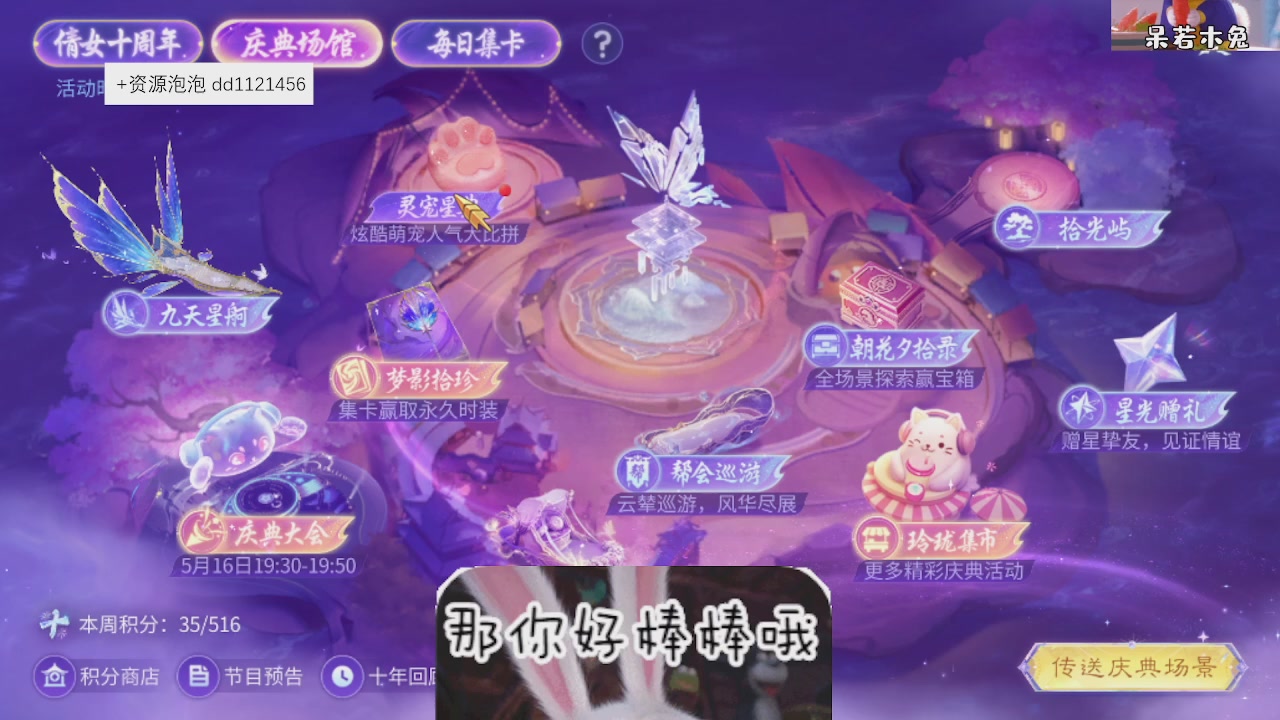
Task: Click the +资源泡泡 dd1121456 tooltip bubble
Action: coord(210,85)
